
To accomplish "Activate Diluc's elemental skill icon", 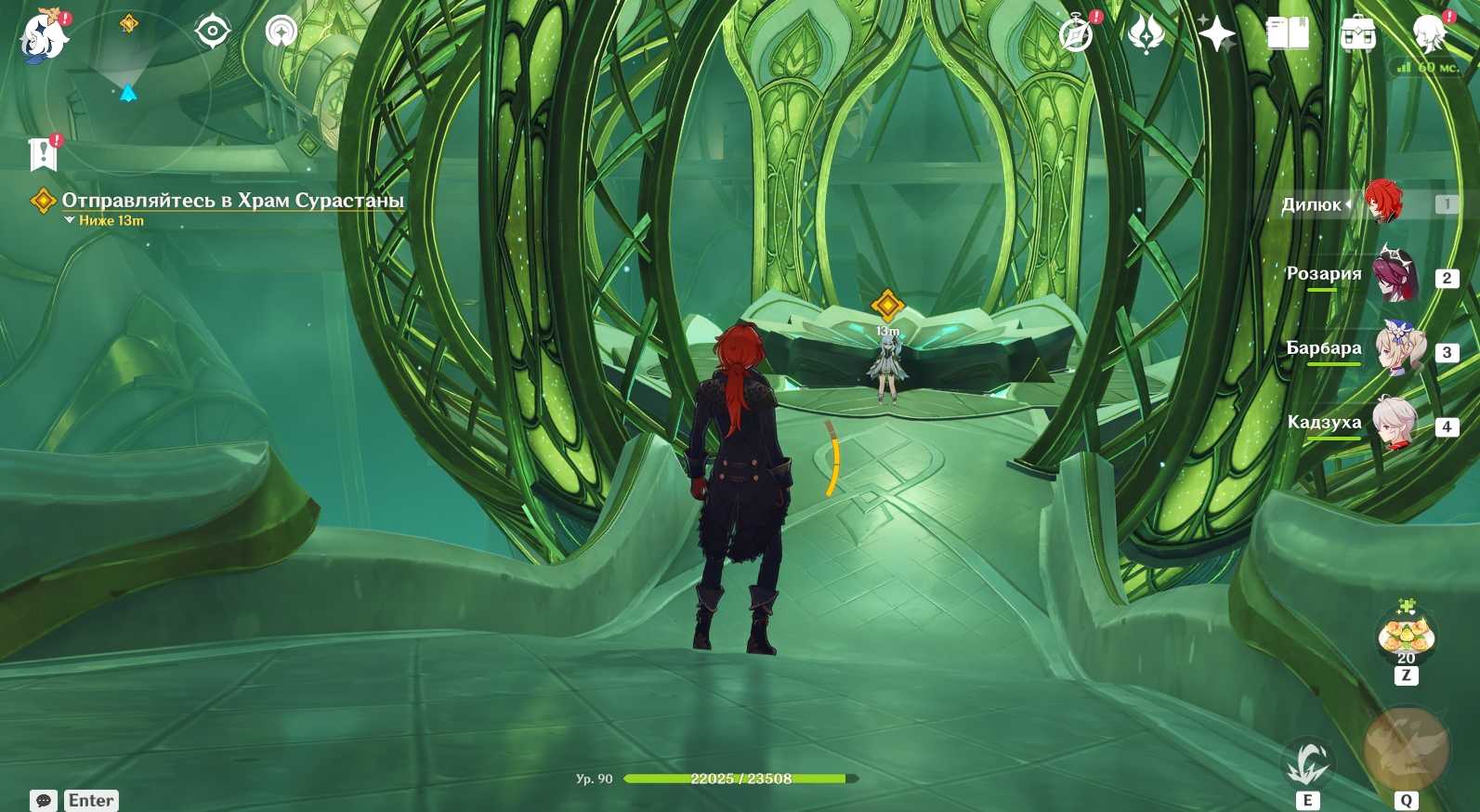I will (x=1308, y=764).
